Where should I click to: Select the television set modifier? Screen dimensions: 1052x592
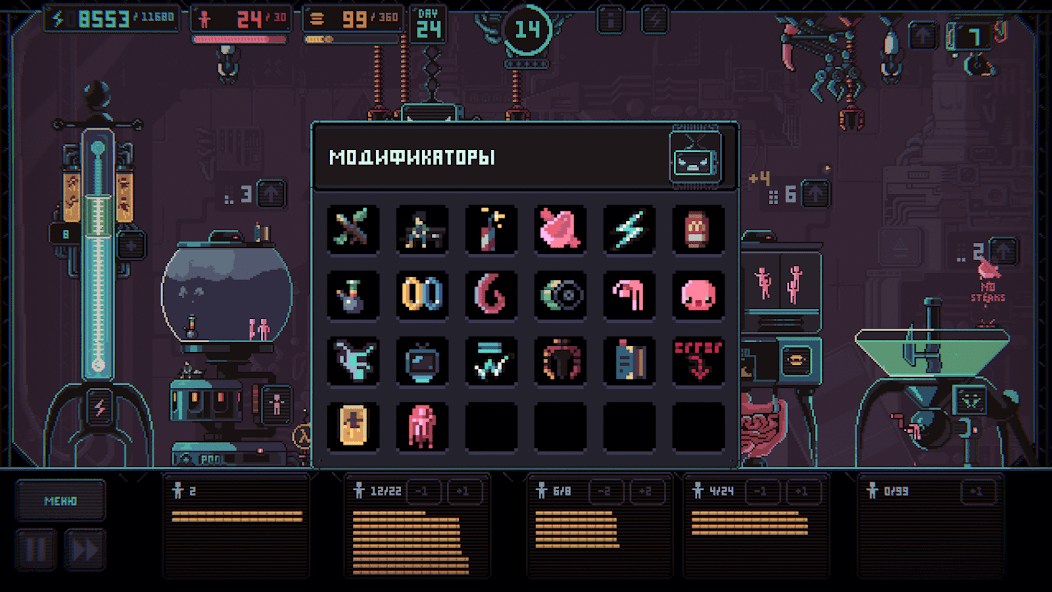click(422, 360)
